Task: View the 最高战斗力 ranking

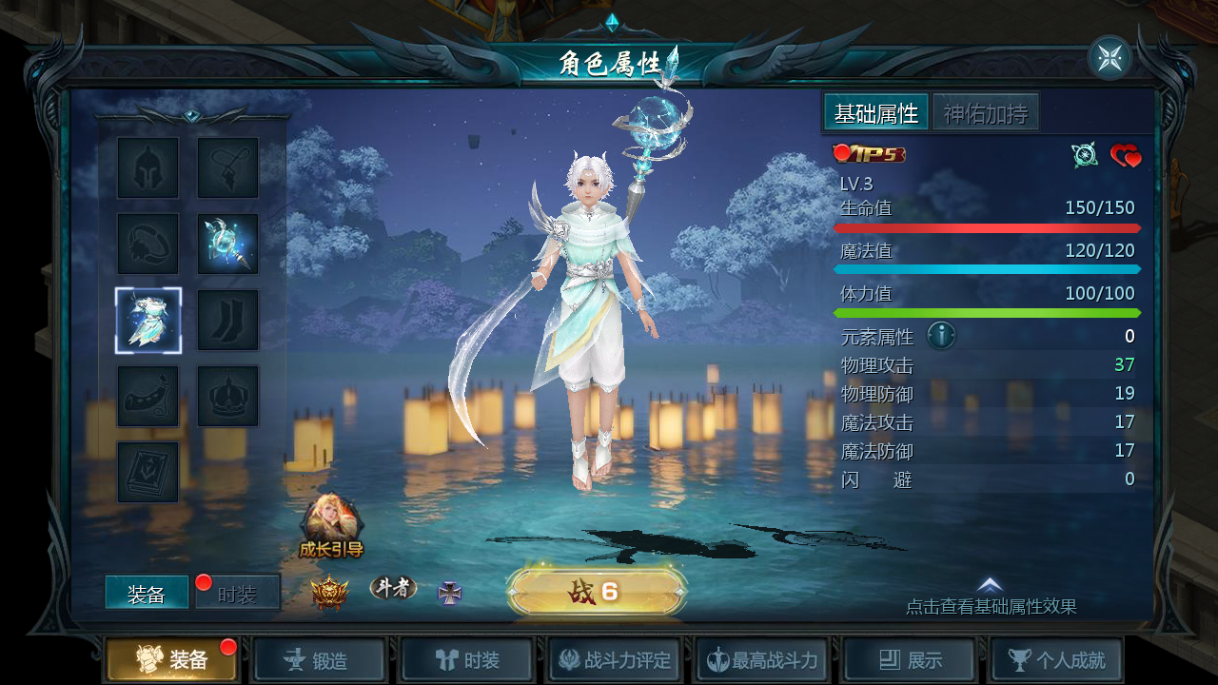Action: pyautogui.click(x=763, y=660)
